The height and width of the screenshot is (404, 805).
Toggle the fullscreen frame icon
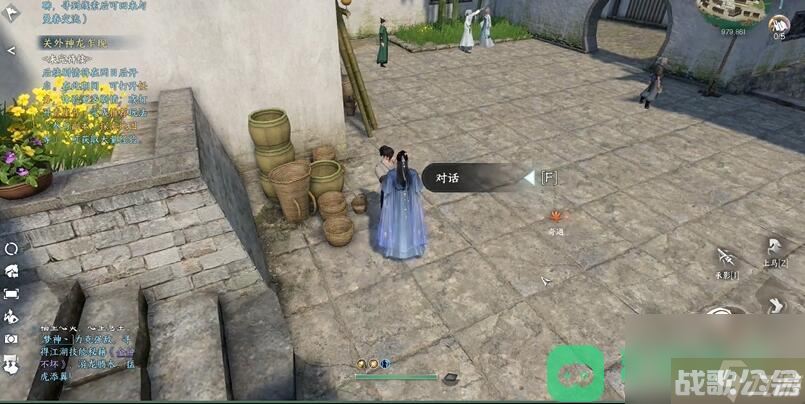point(11,294)
